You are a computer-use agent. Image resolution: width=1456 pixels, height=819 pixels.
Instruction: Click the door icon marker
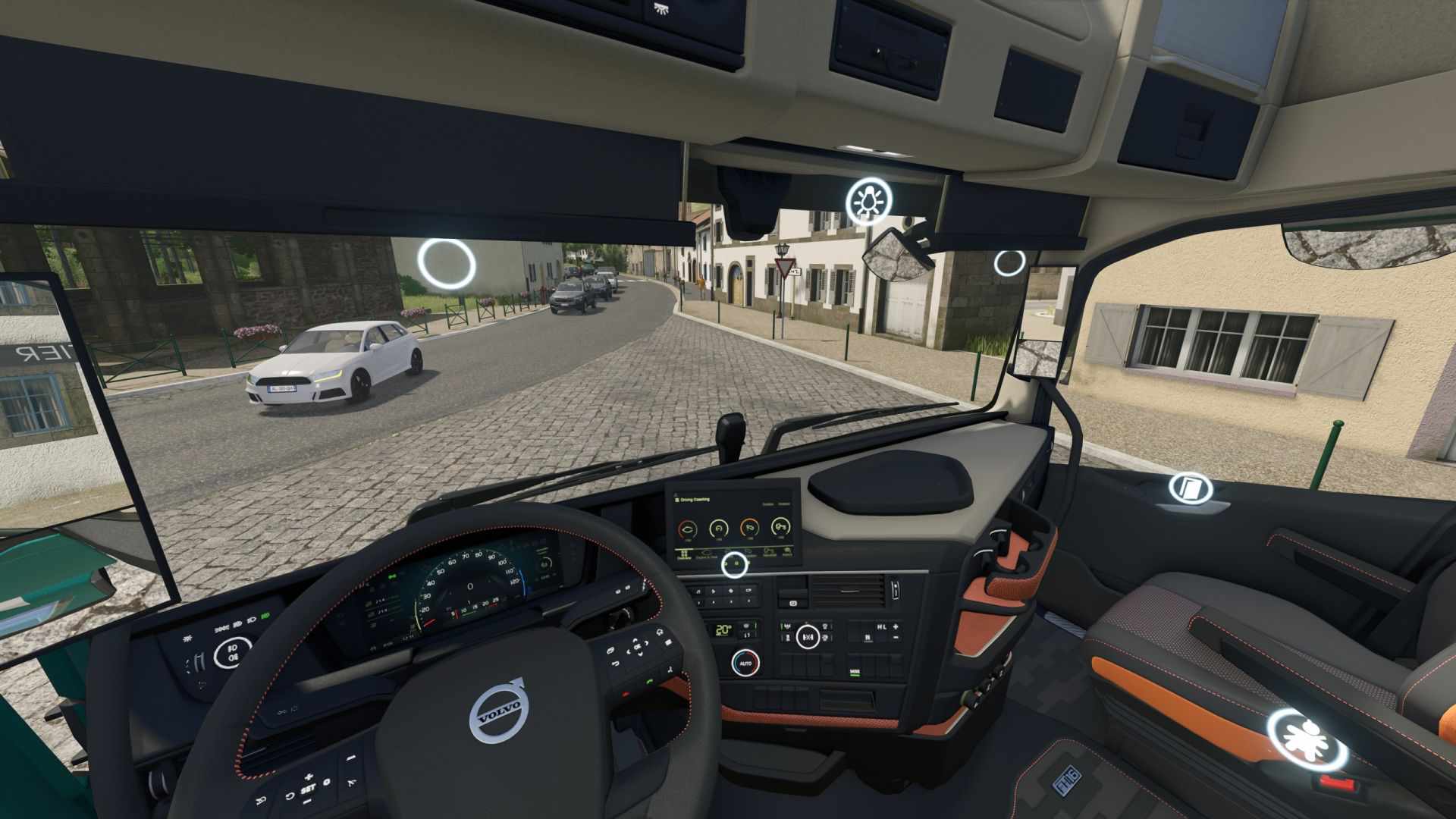(1188, 487)
